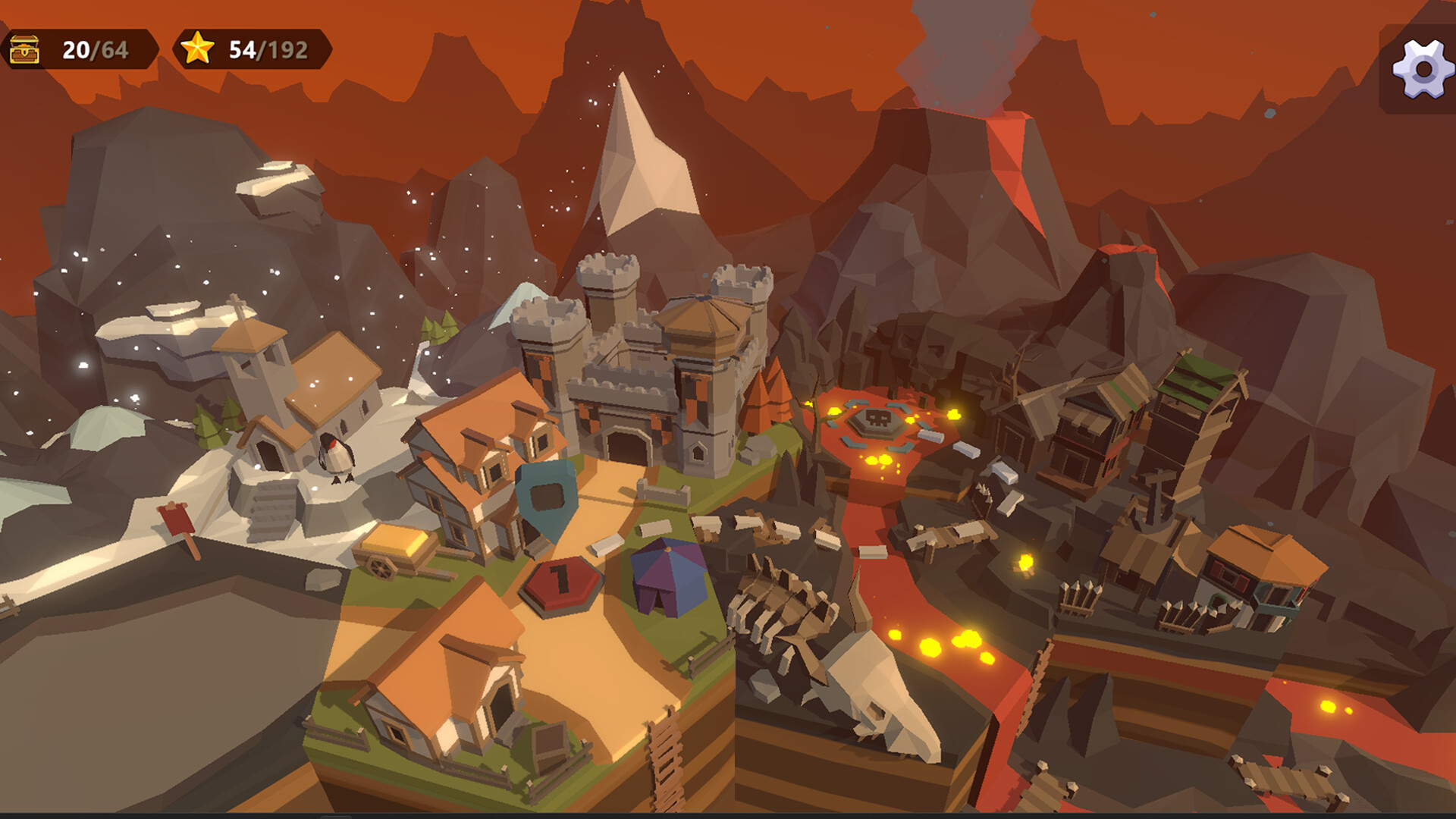Click the treasure chest counter icon
The height and width of the screenshot is (819, 1456).
[25, 50]
